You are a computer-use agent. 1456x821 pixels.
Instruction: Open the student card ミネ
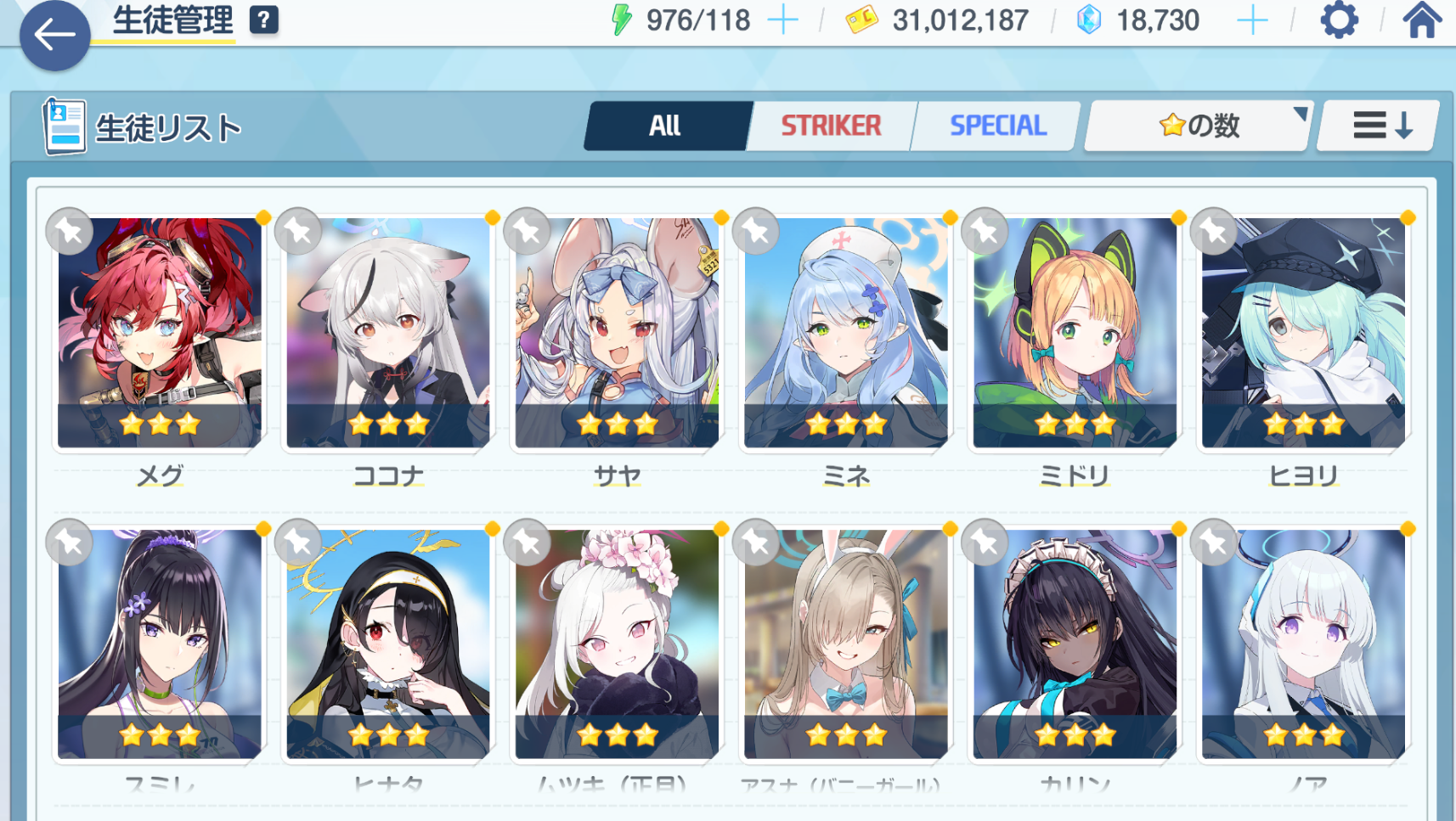[x=846, y=333]
